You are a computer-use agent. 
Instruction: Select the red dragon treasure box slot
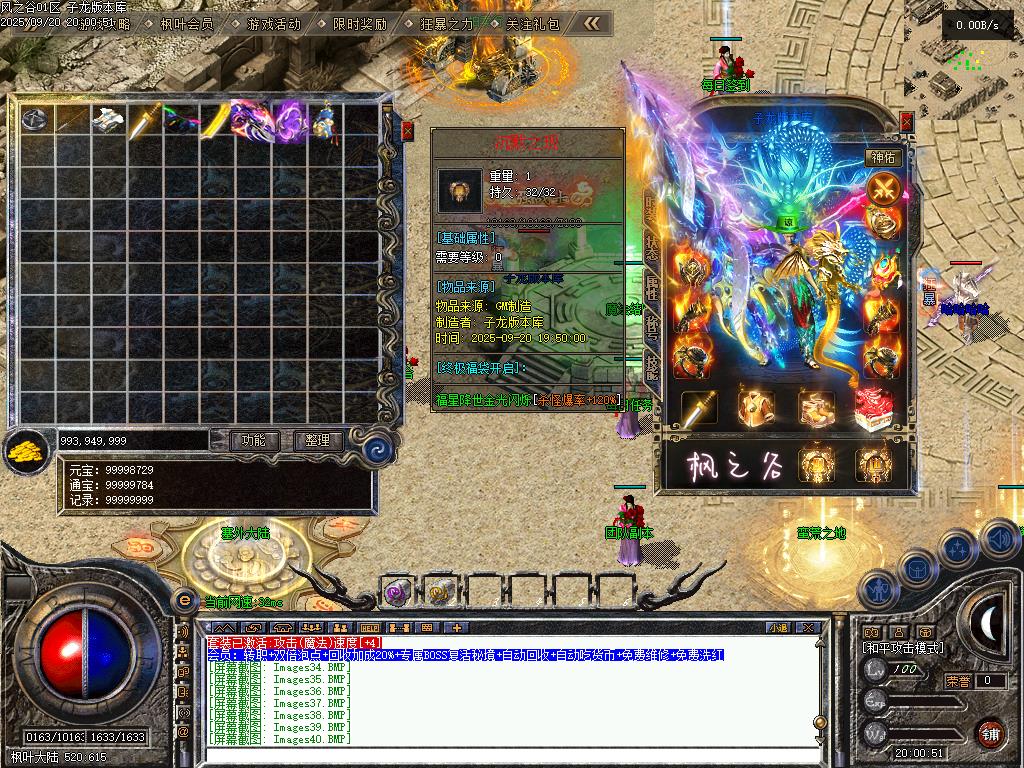pyautogui.click(x=873, y=408)
